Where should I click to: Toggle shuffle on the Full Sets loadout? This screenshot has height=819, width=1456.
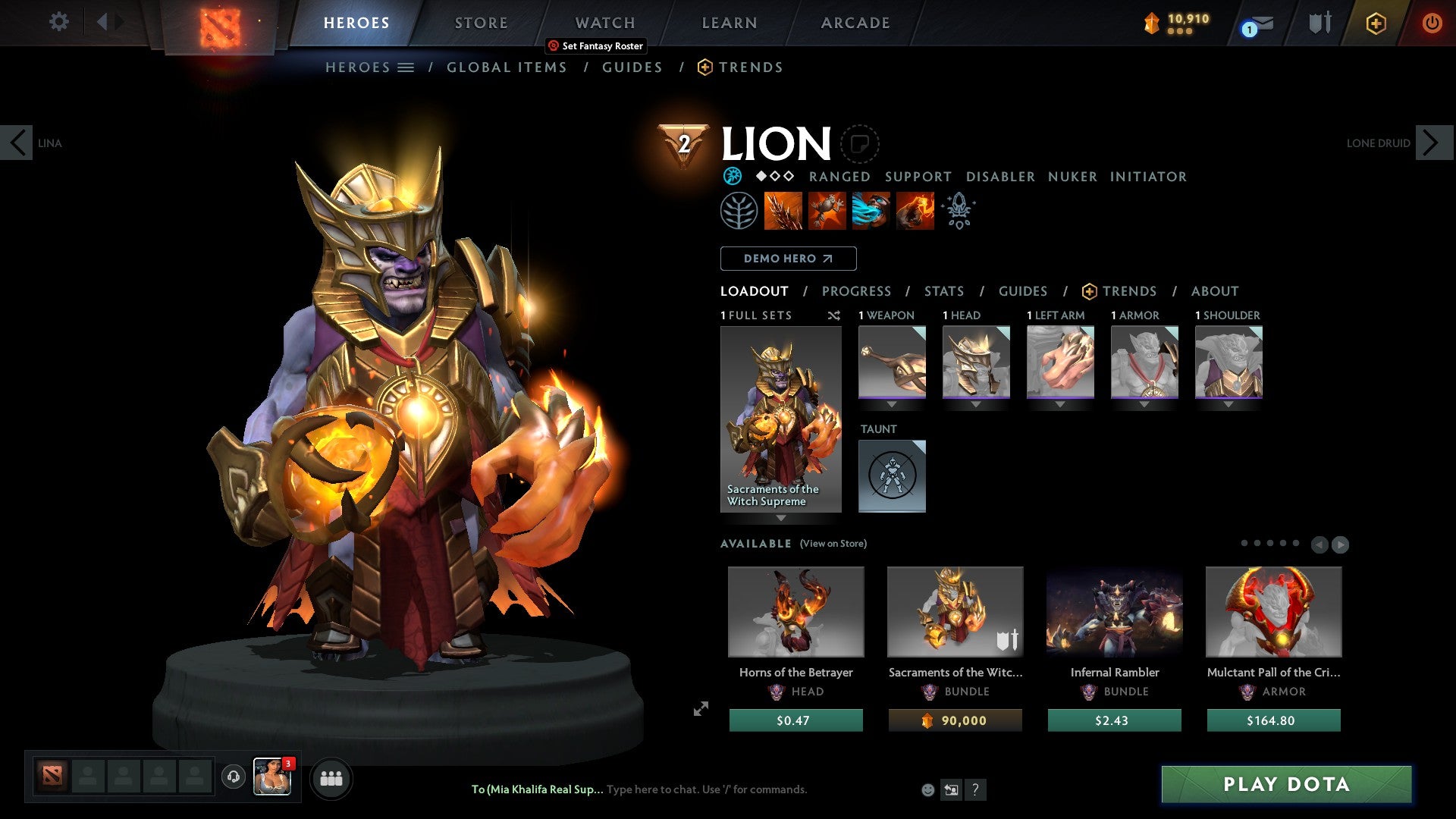833,315
